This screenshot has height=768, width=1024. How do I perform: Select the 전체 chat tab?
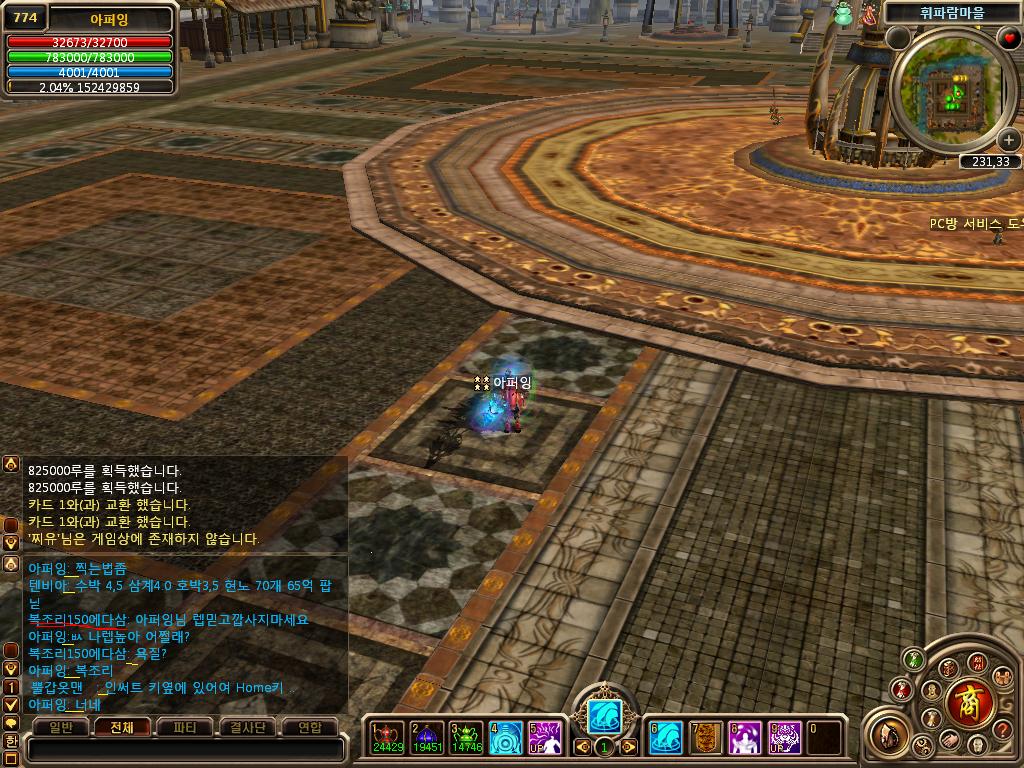(122, 727)
